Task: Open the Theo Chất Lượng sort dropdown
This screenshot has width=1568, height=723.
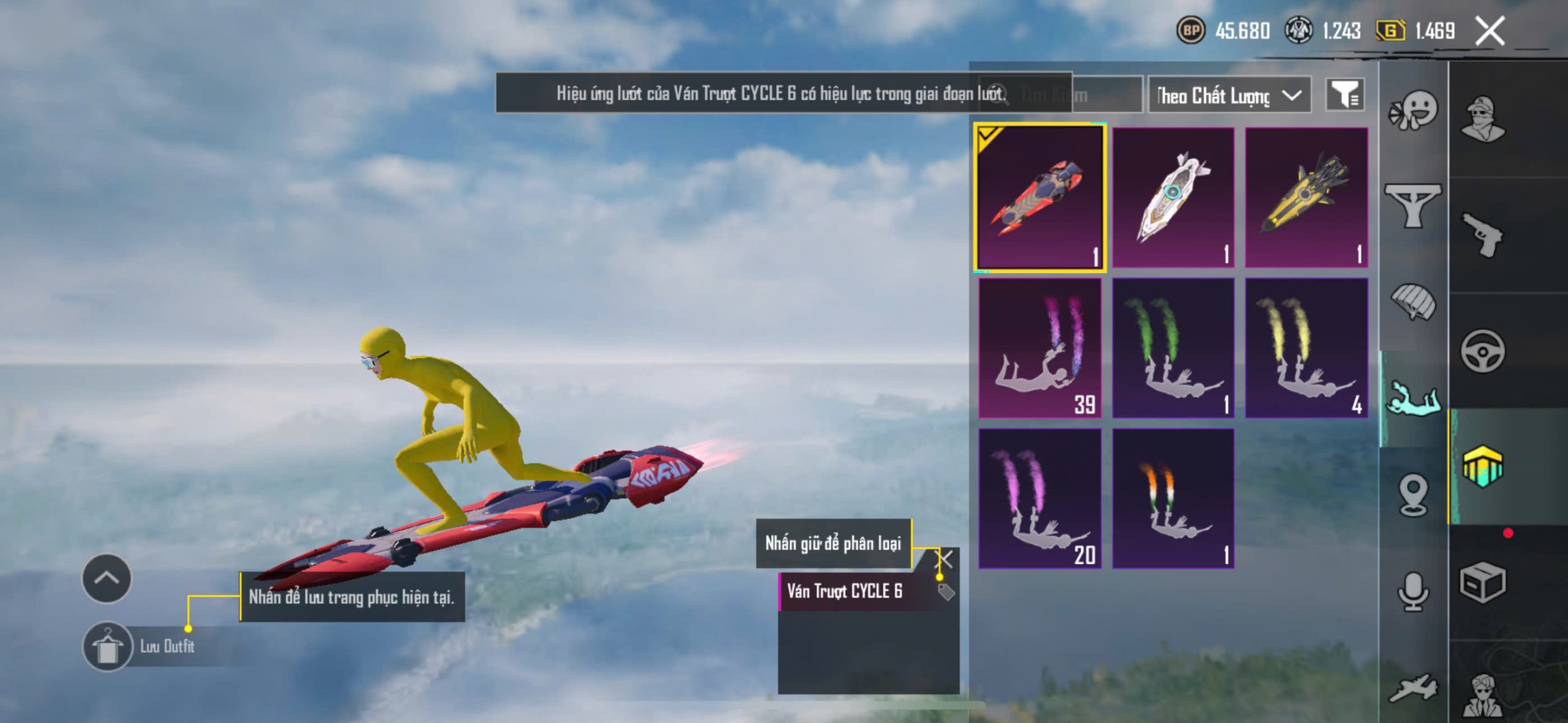Action: [1229, 96]
